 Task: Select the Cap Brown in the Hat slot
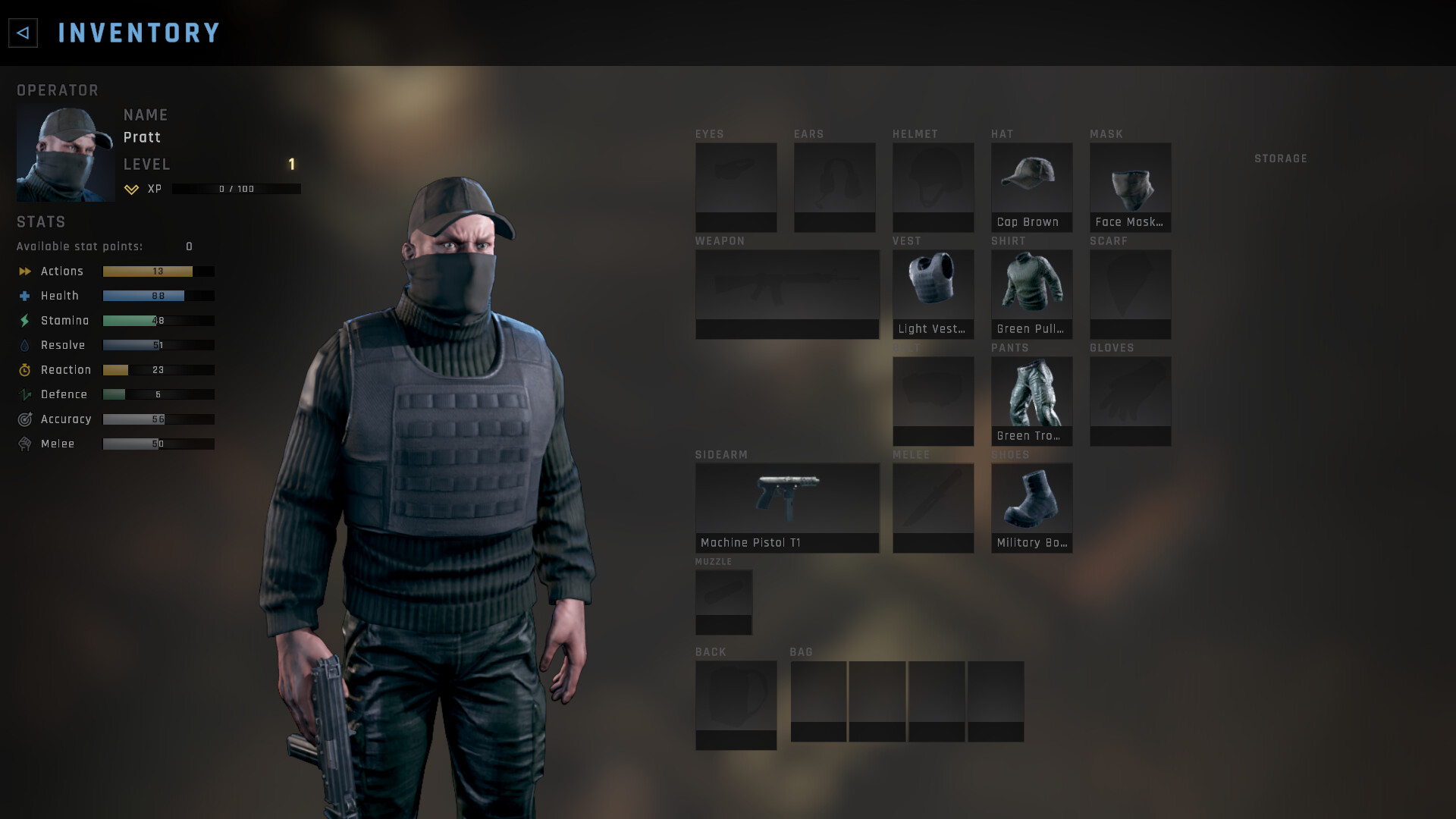[1031, 182]
